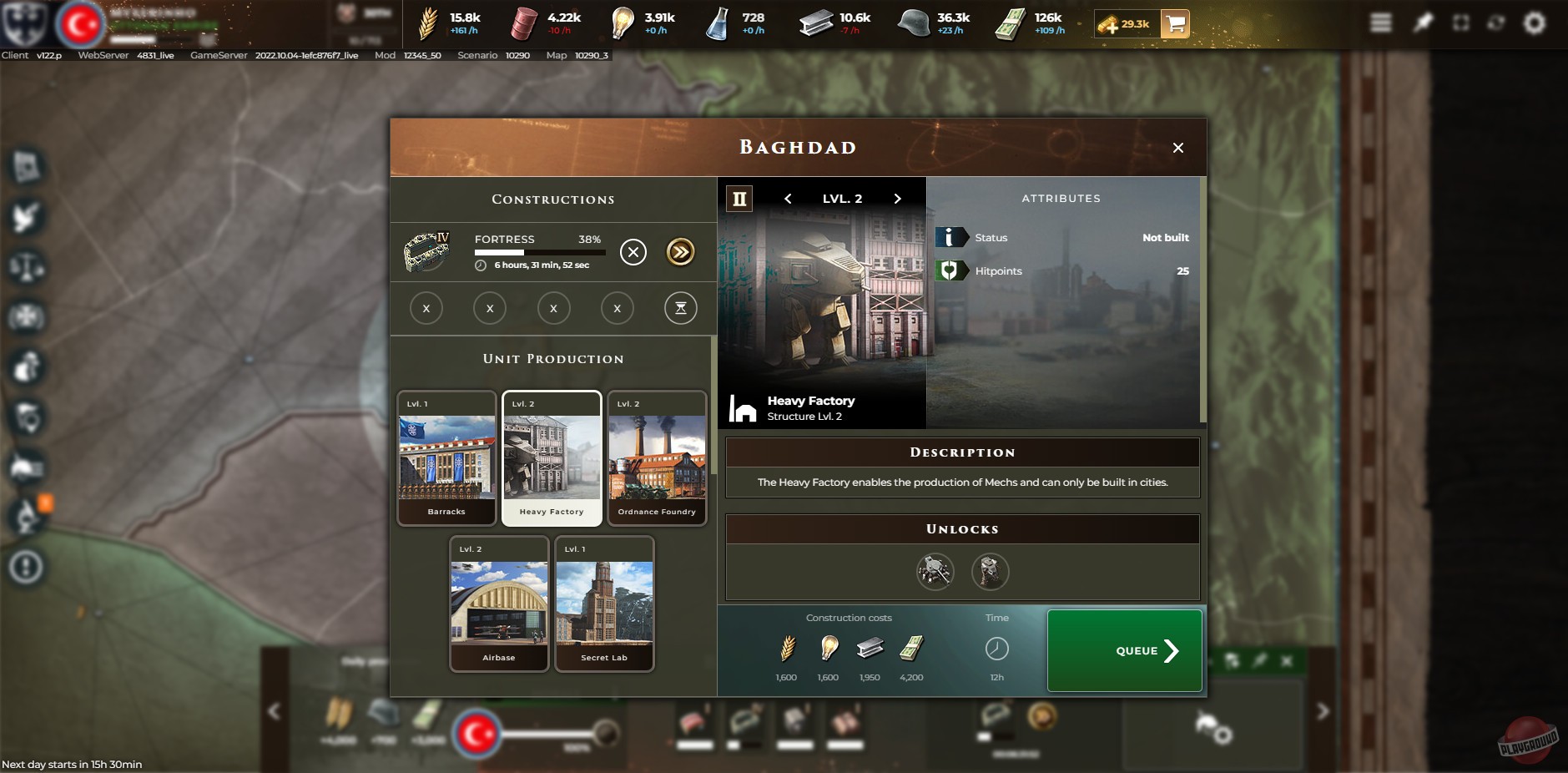The width and height of the screenshot is (1568, 773).
Task: Open game settings via the gear icon
Action: [1535, 23]
